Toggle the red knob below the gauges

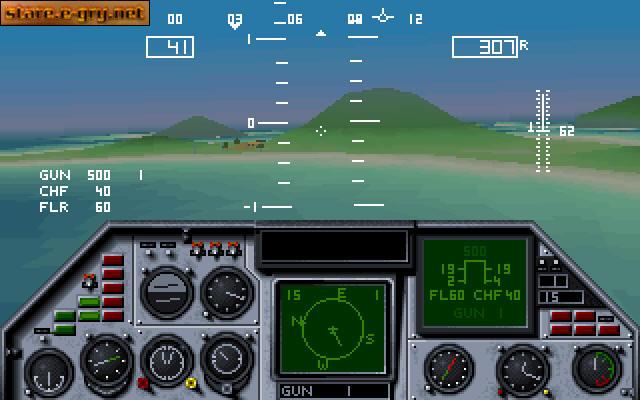coord(143,382)
